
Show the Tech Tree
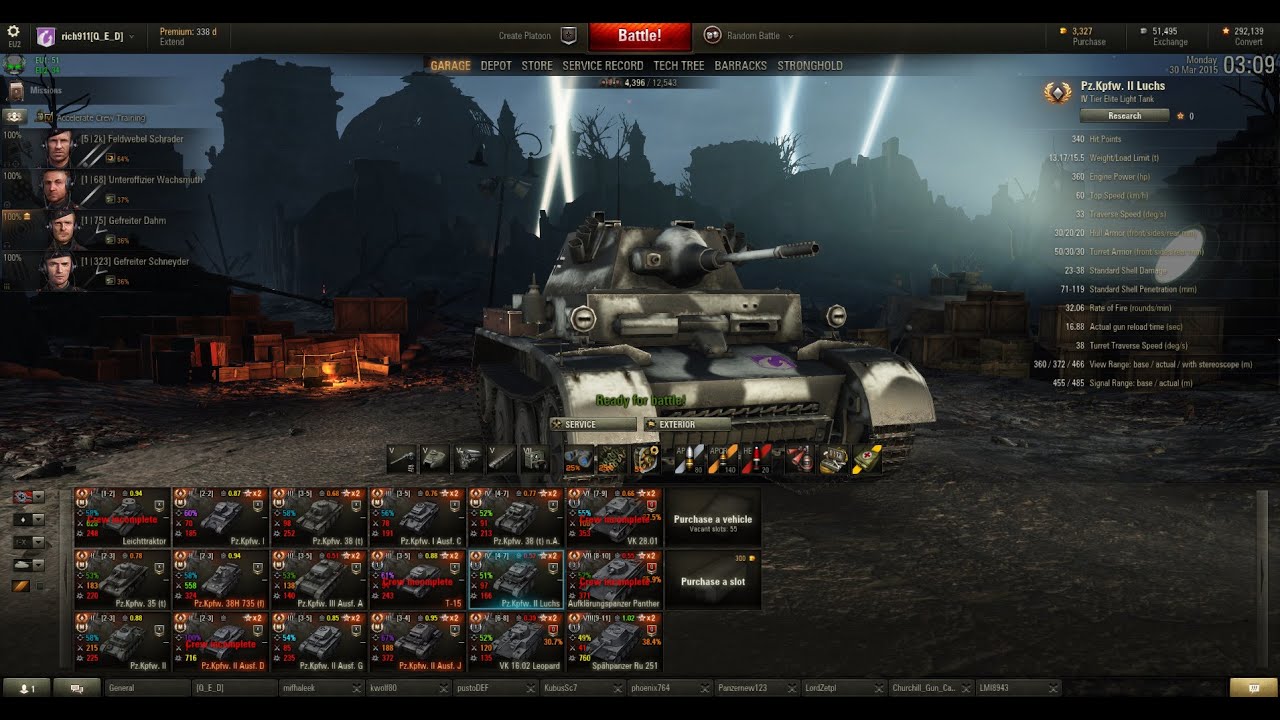click(679, 66)
